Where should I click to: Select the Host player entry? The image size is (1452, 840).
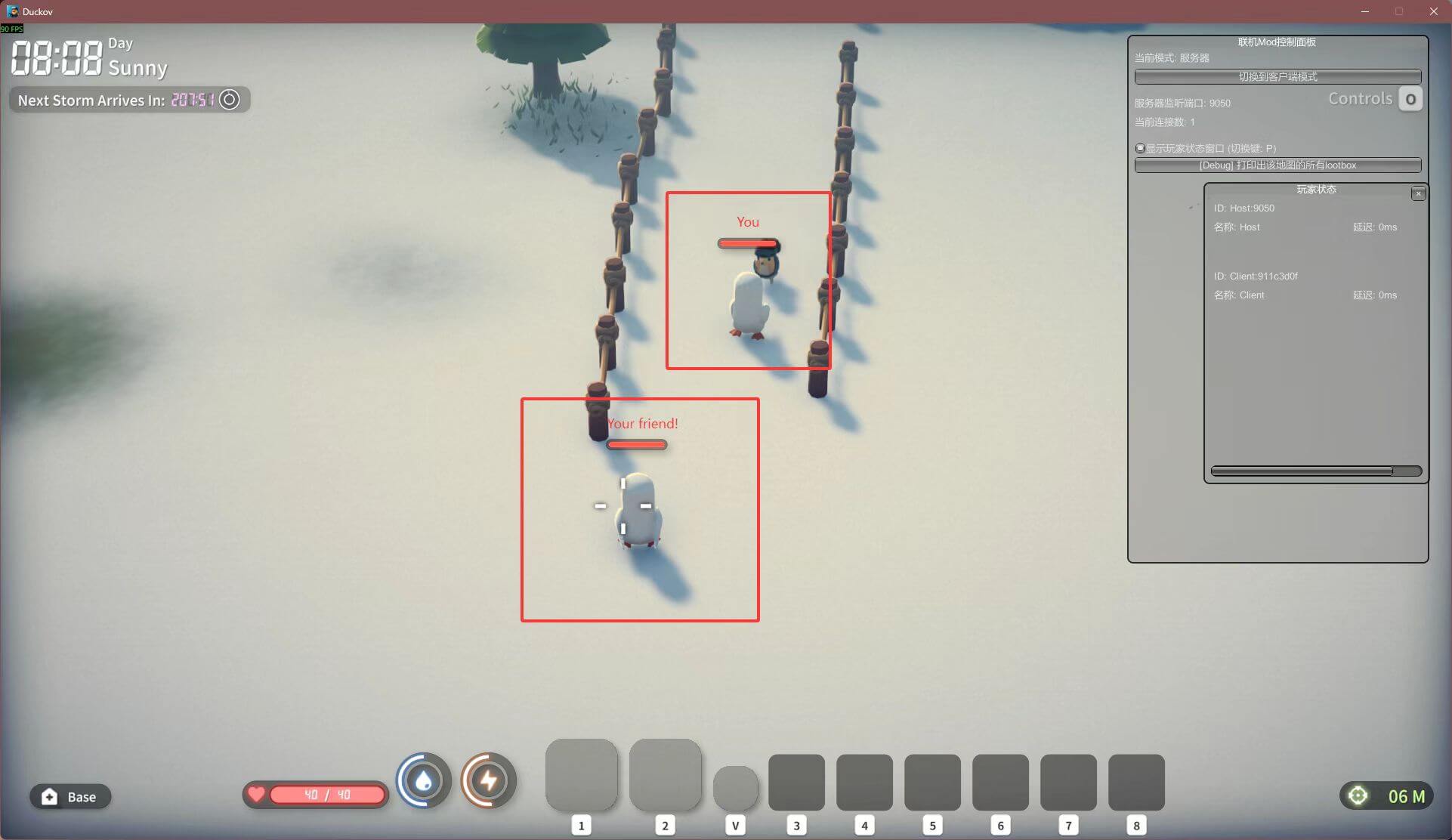[1244, 218]
